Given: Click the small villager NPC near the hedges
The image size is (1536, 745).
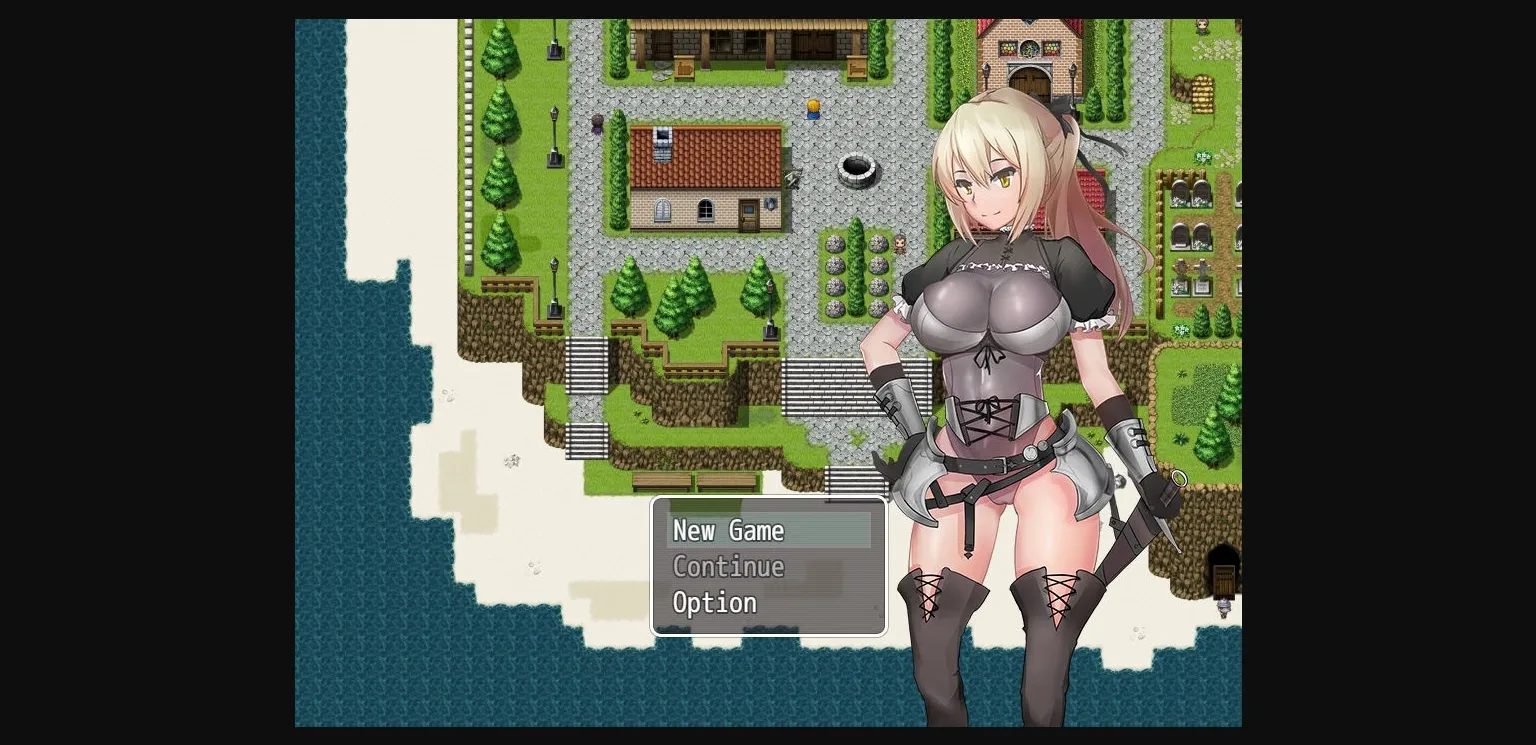Looking at the screenshot, I should tap(901, 243).
